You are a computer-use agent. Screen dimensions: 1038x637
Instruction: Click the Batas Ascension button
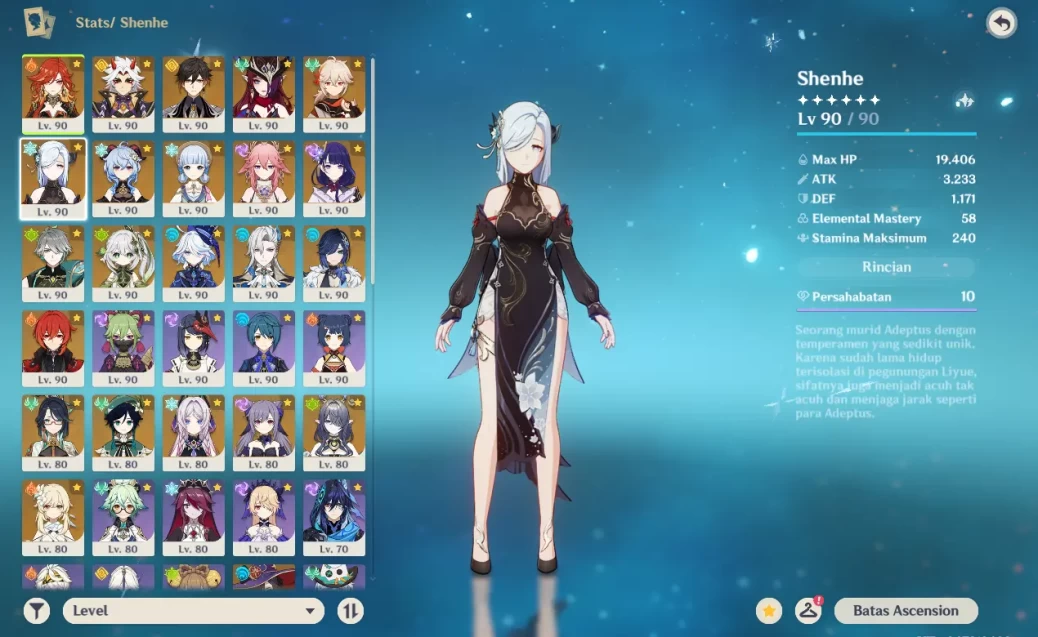[905, 610]
